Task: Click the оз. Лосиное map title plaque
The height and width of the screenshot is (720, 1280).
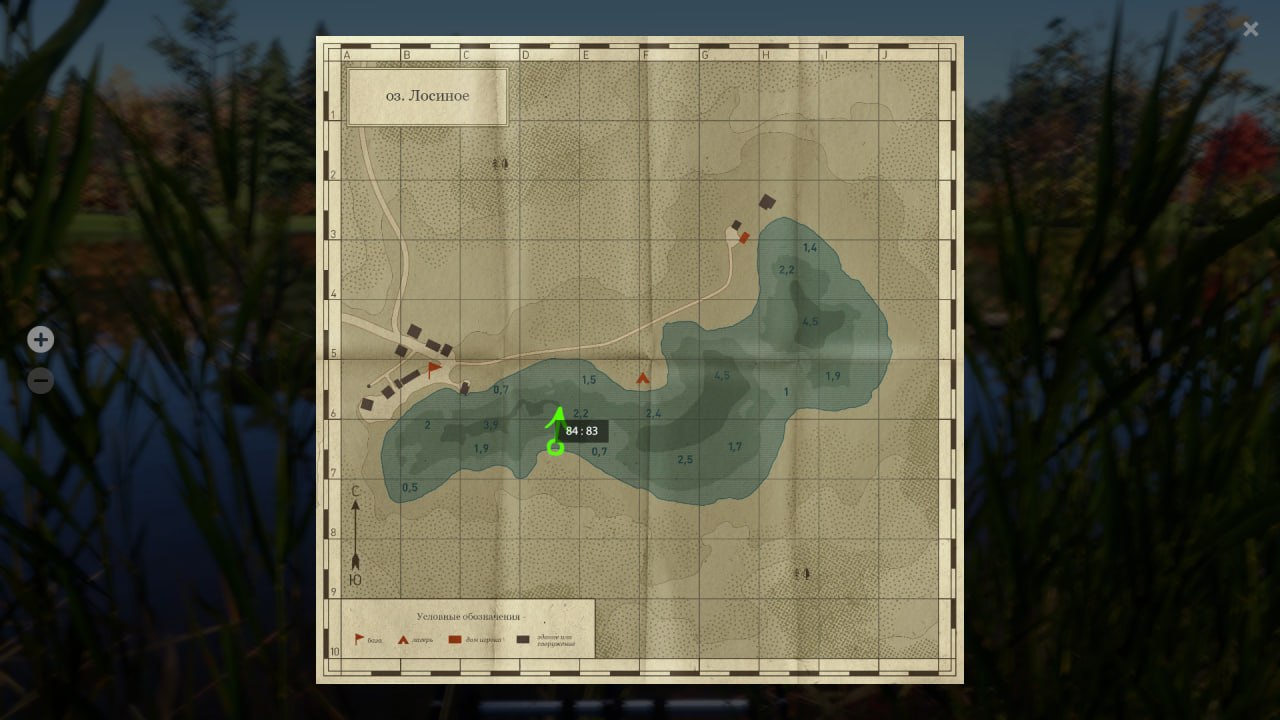Action: point(427,95)
